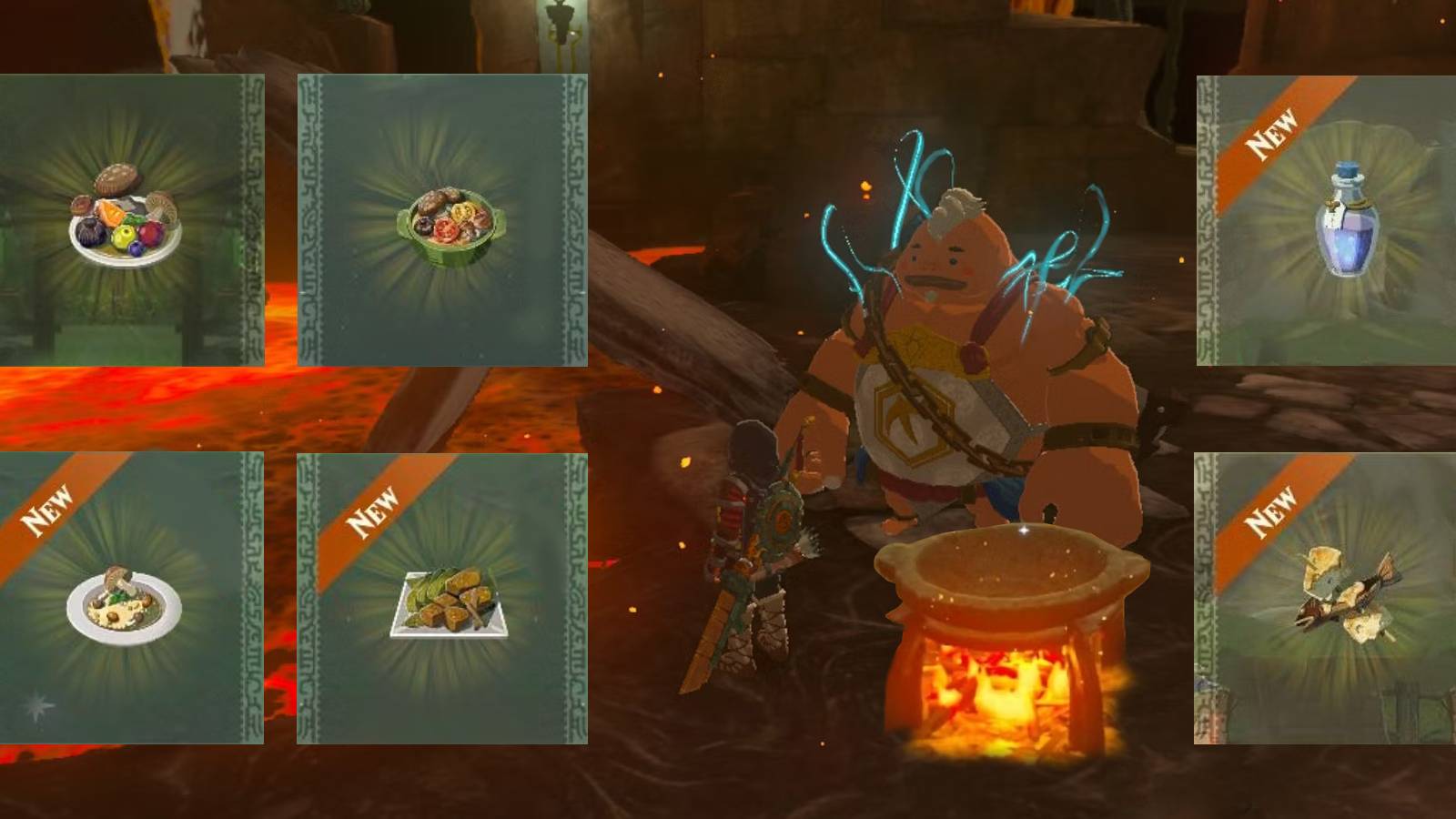Click the lantern hanging in the upper left
The height and width of the screenshot is (819, 1456).
click(561, 23)
